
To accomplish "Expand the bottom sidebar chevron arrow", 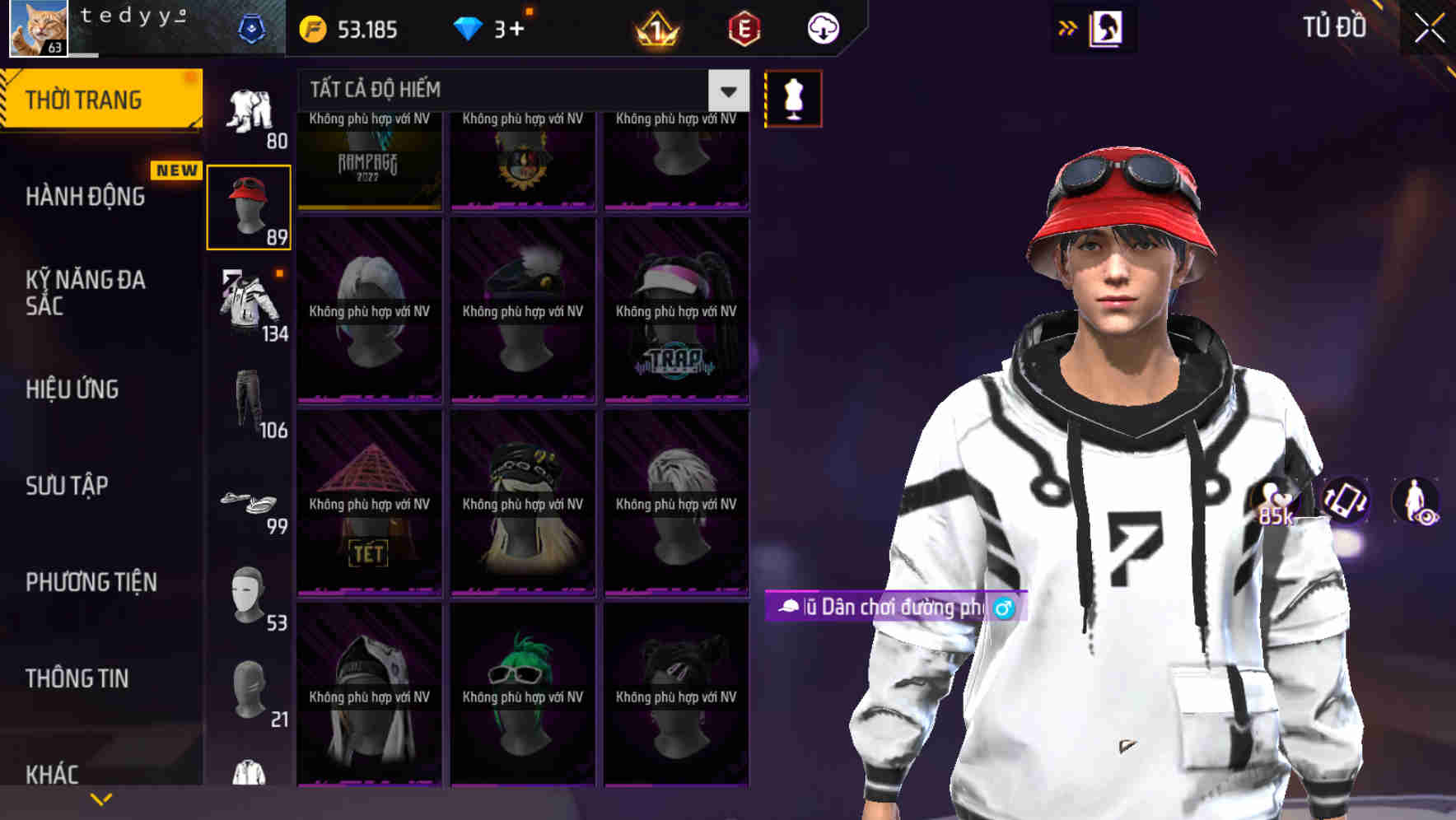I will [100, 798].
